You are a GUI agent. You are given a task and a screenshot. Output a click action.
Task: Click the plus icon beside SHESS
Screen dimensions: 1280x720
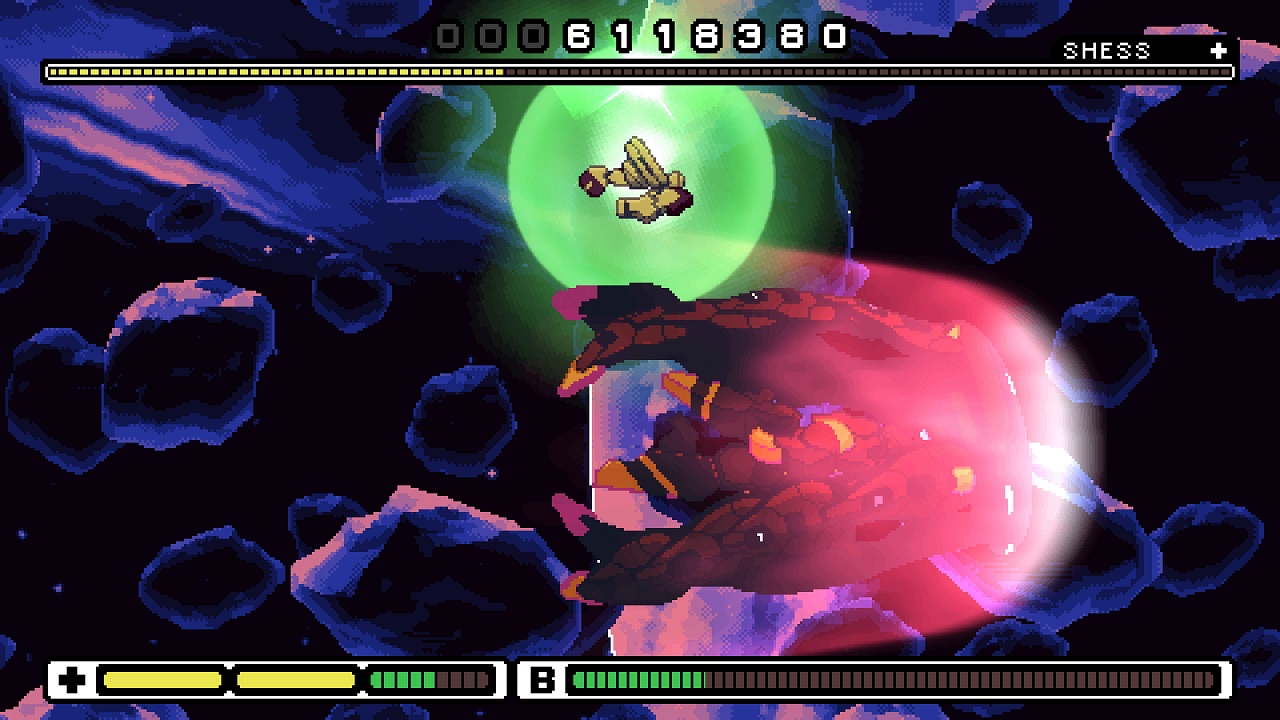pyautogui.click(x=1216, y=49)
